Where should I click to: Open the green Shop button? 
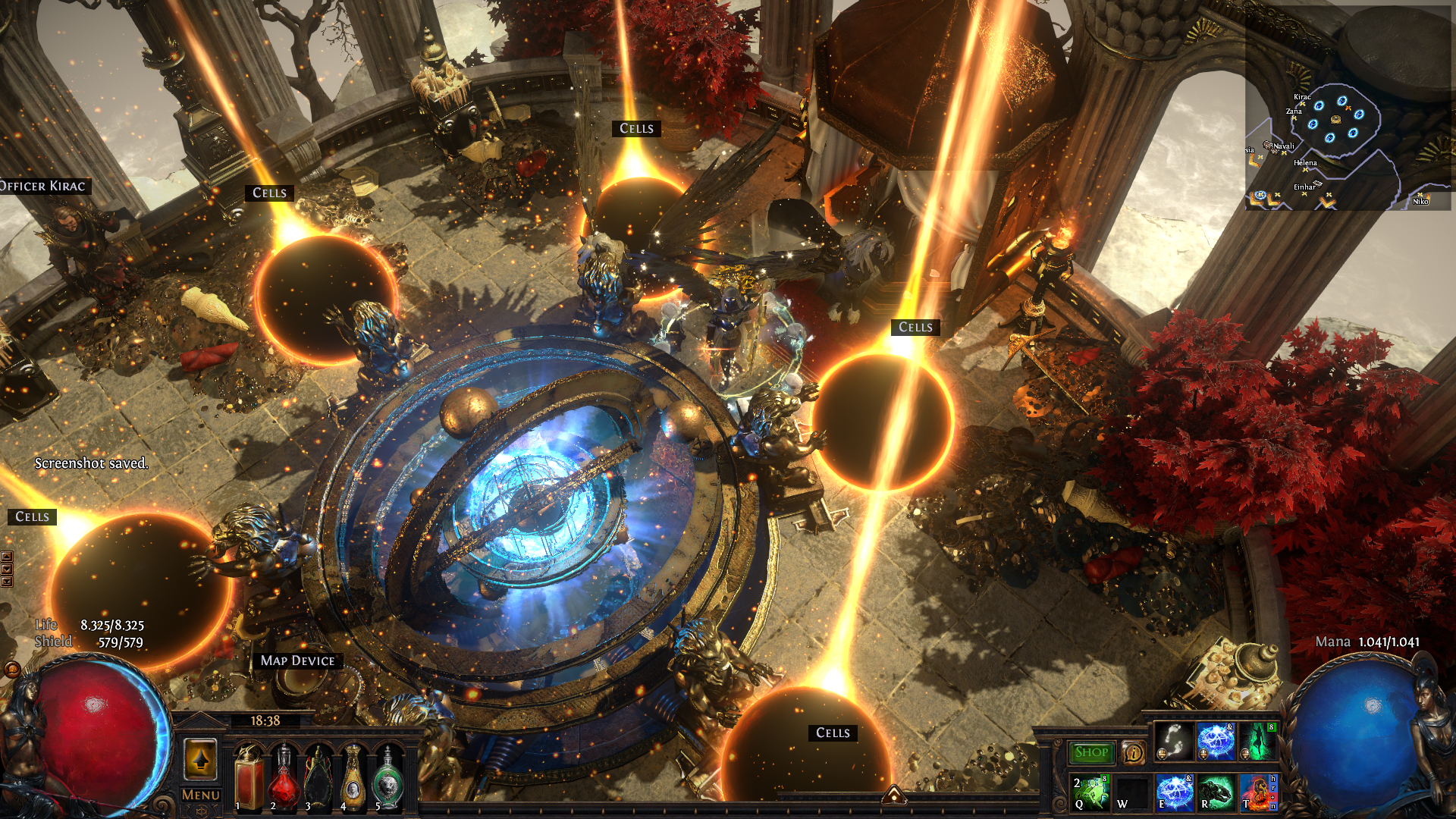click(1091, 752)
